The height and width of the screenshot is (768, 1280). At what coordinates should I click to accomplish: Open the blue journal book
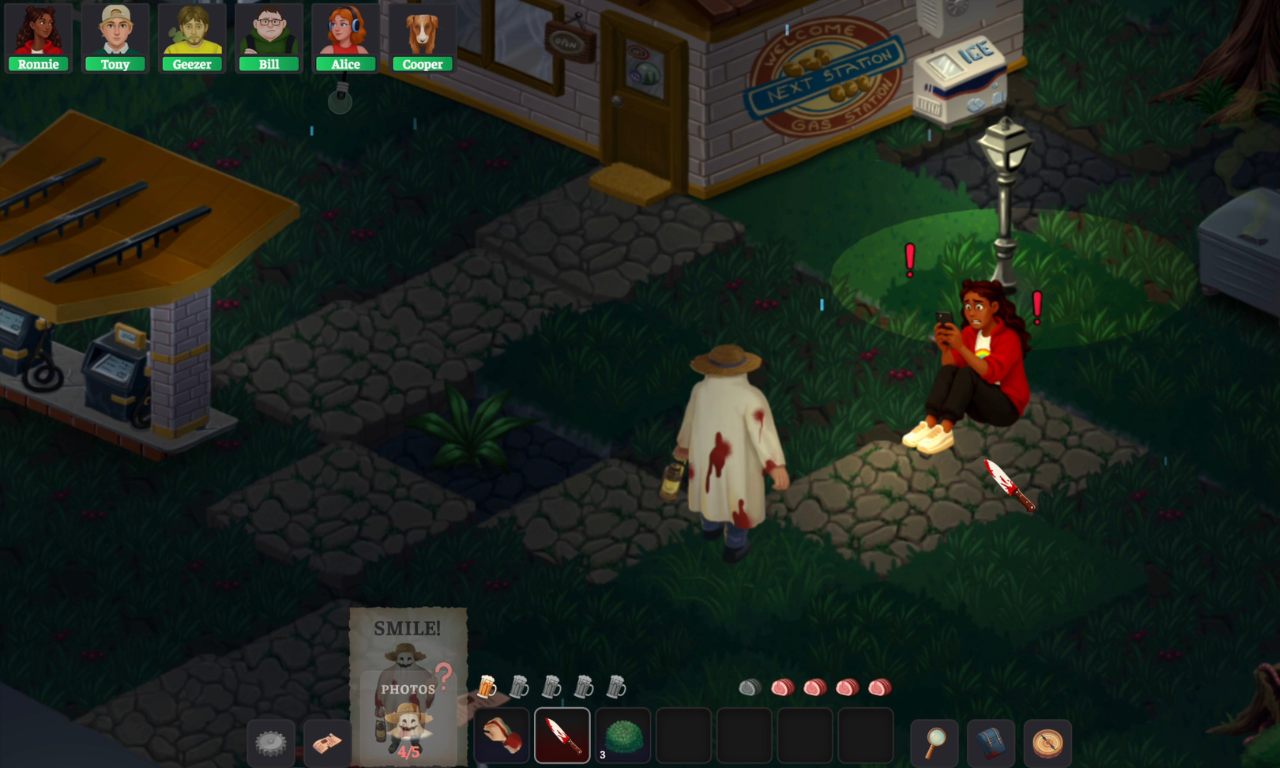point(991,743)
